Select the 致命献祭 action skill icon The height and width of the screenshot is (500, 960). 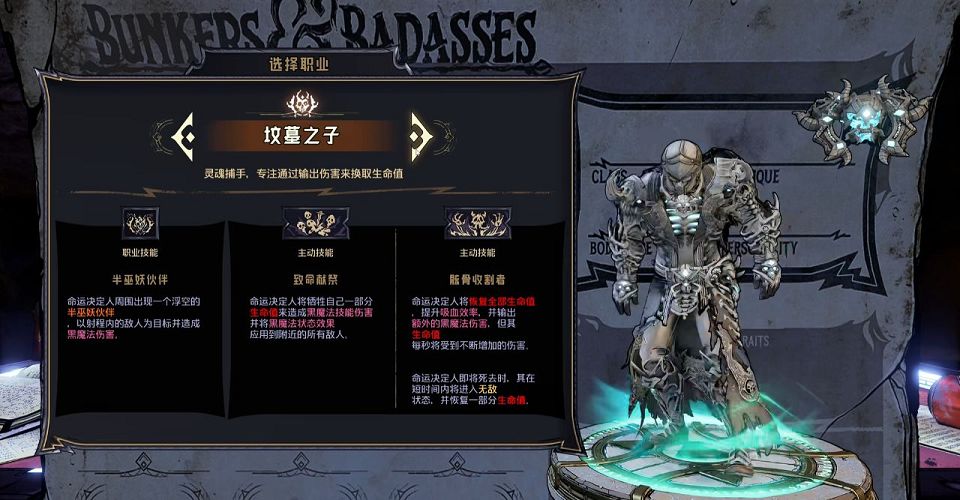pyautogui.click(x=315, y=223)
